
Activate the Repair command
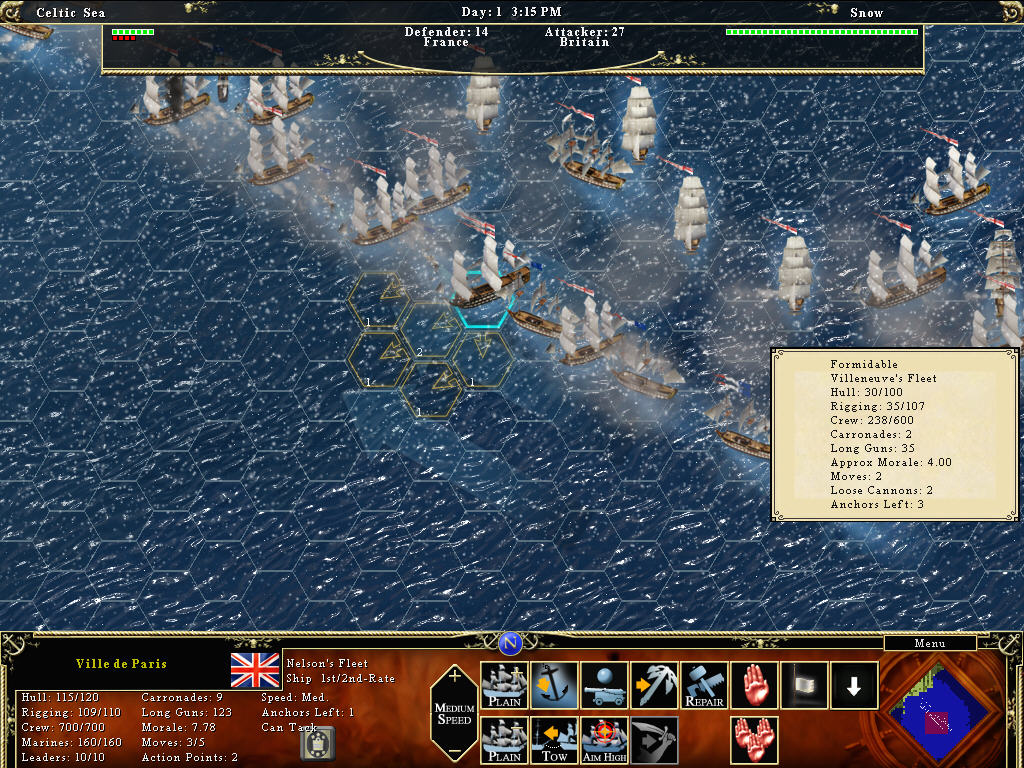pos(705,686)
